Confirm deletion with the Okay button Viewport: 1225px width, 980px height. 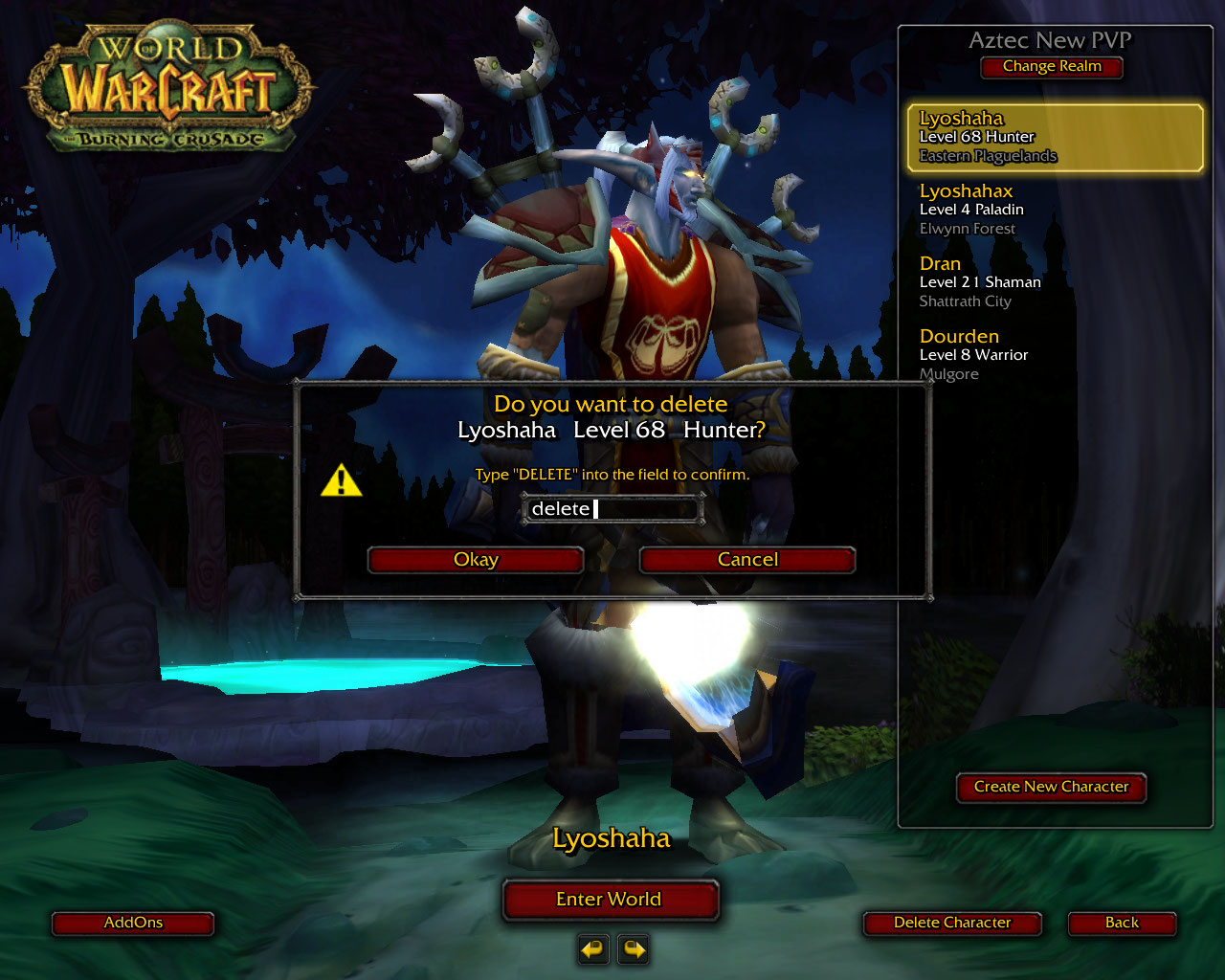click(476, 560)
